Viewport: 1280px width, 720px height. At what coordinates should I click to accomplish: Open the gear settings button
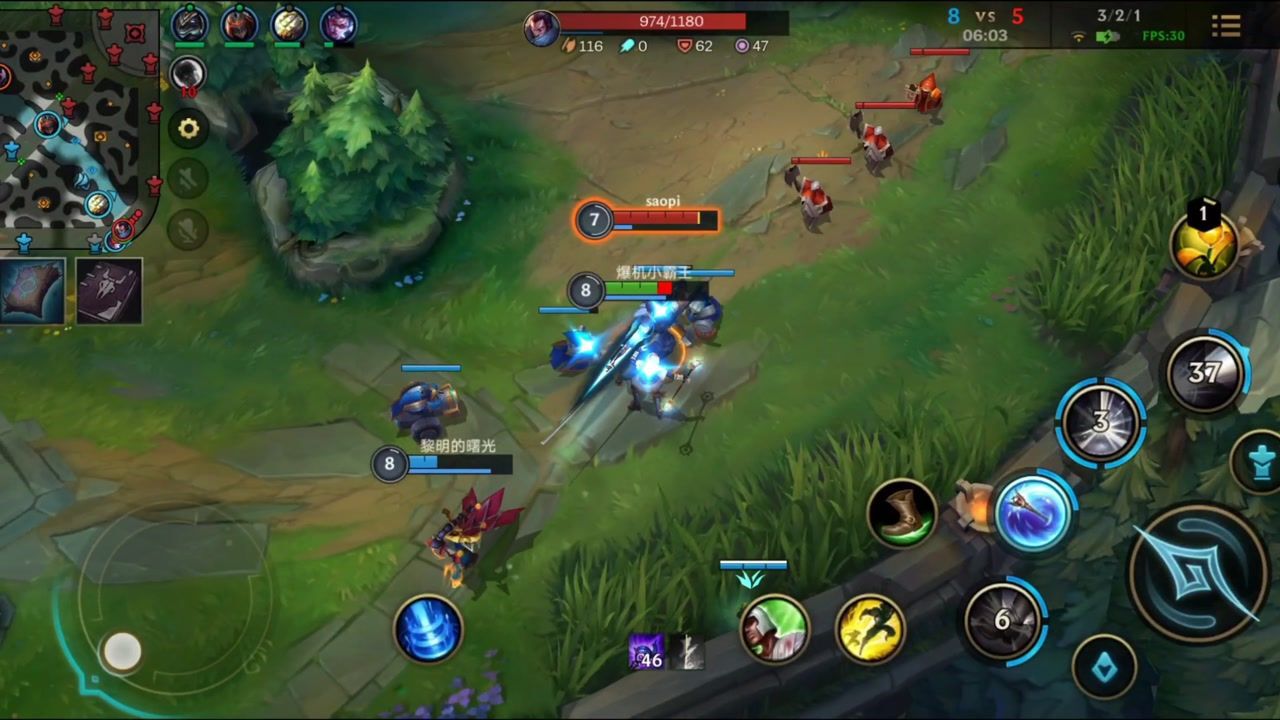pos(188,128)
